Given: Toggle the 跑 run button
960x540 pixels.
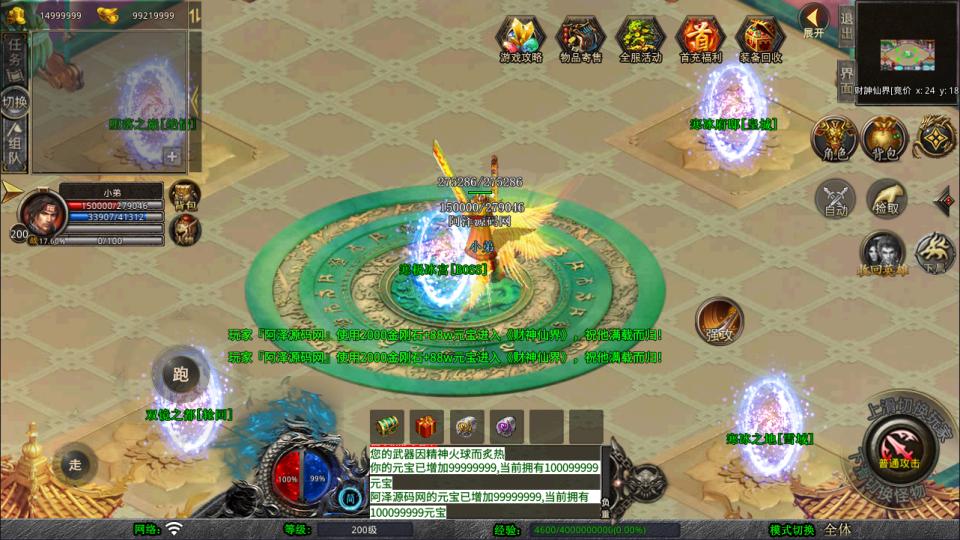Looking at the screenshot, I should click(x=181, y=375).
